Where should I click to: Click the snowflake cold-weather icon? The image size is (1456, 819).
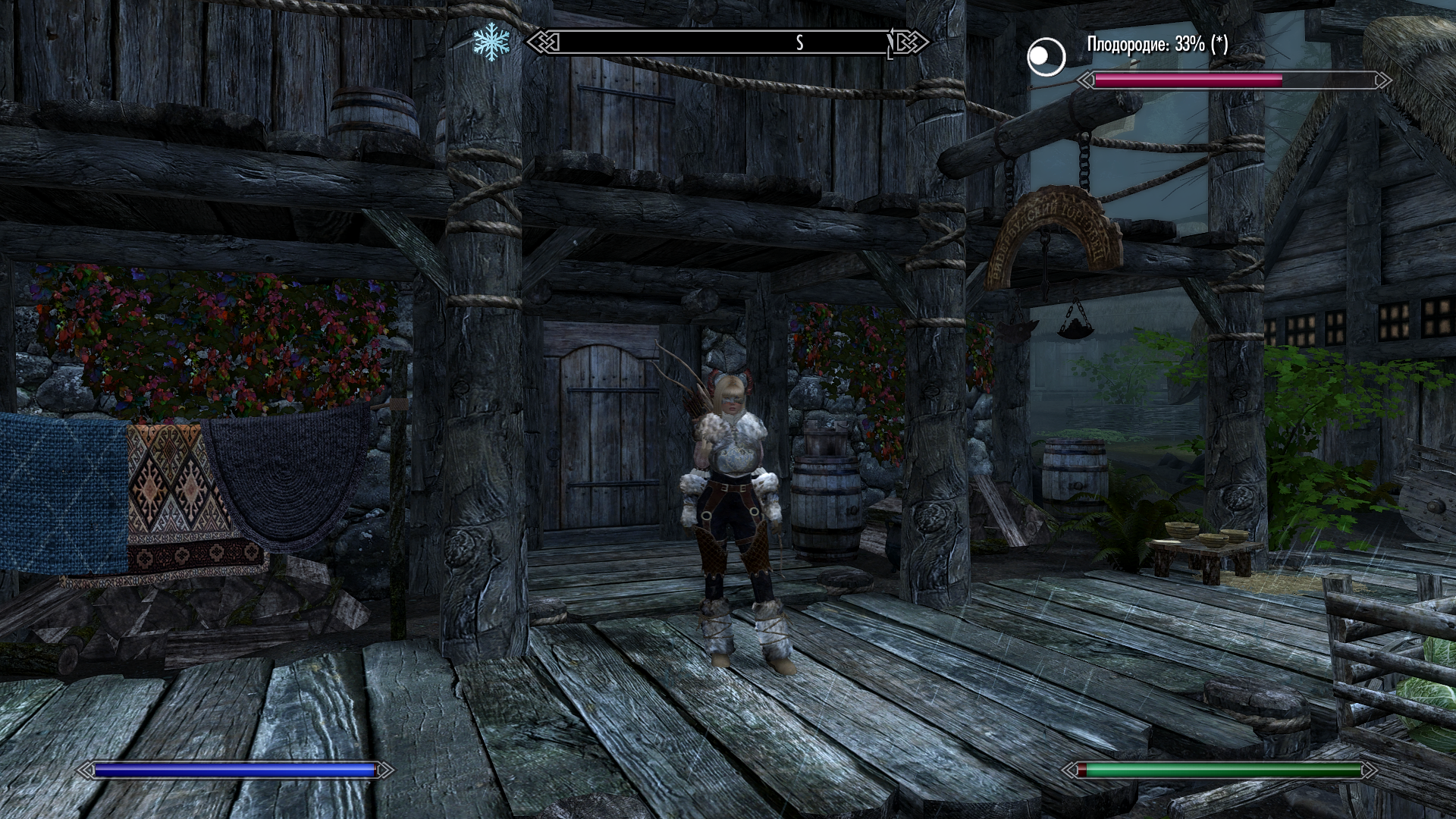click(491, 43)
